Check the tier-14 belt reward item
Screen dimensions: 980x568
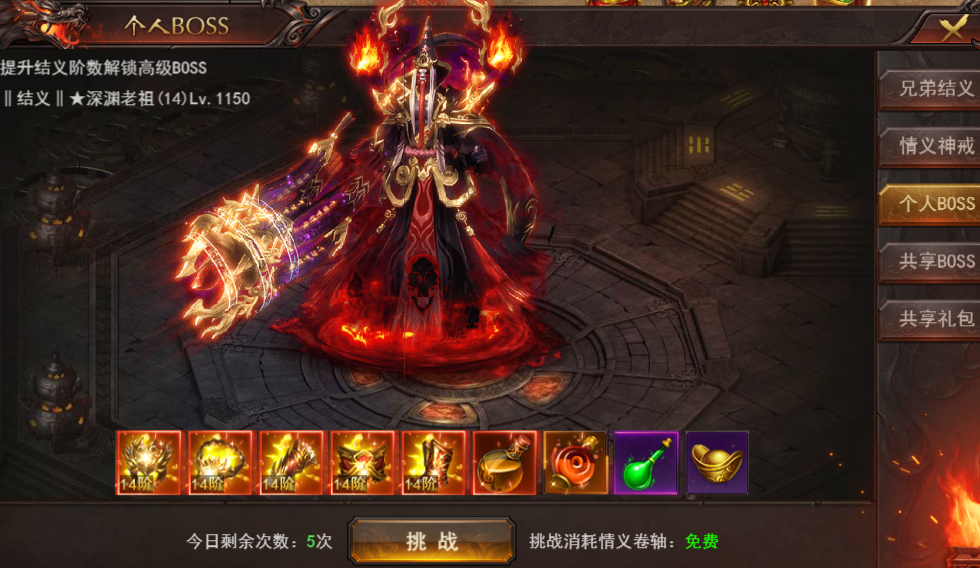[x=363, y=463]
